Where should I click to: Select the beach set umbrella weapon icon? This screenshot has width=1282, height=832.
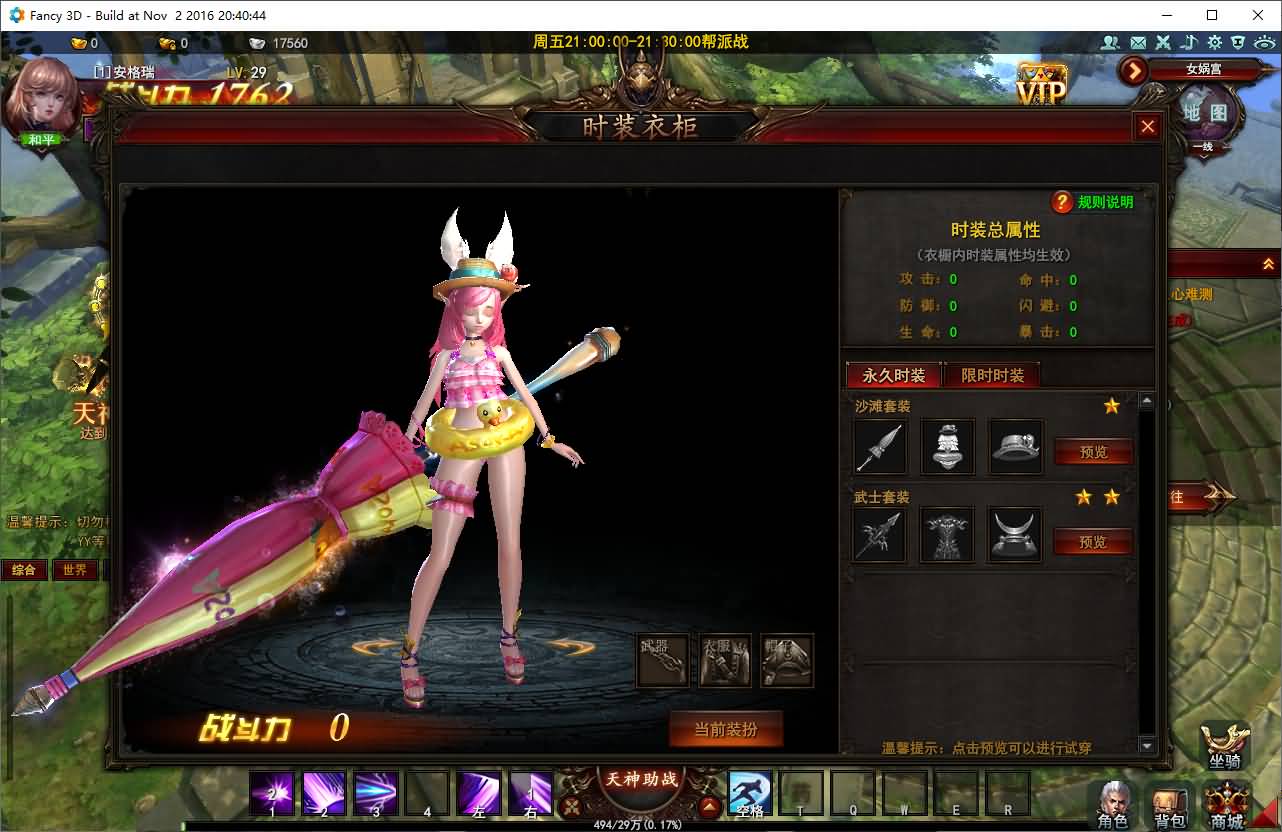click(x=880, y=446)
